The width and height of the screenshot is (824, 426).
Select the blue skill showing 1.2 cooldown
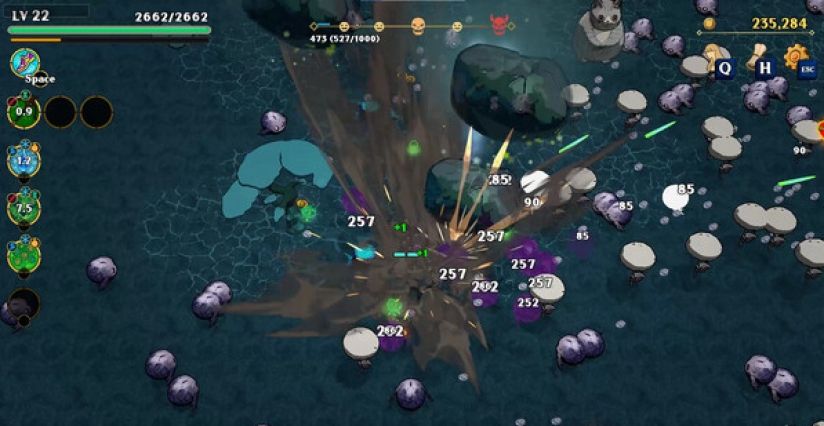[x=23, y=159]
